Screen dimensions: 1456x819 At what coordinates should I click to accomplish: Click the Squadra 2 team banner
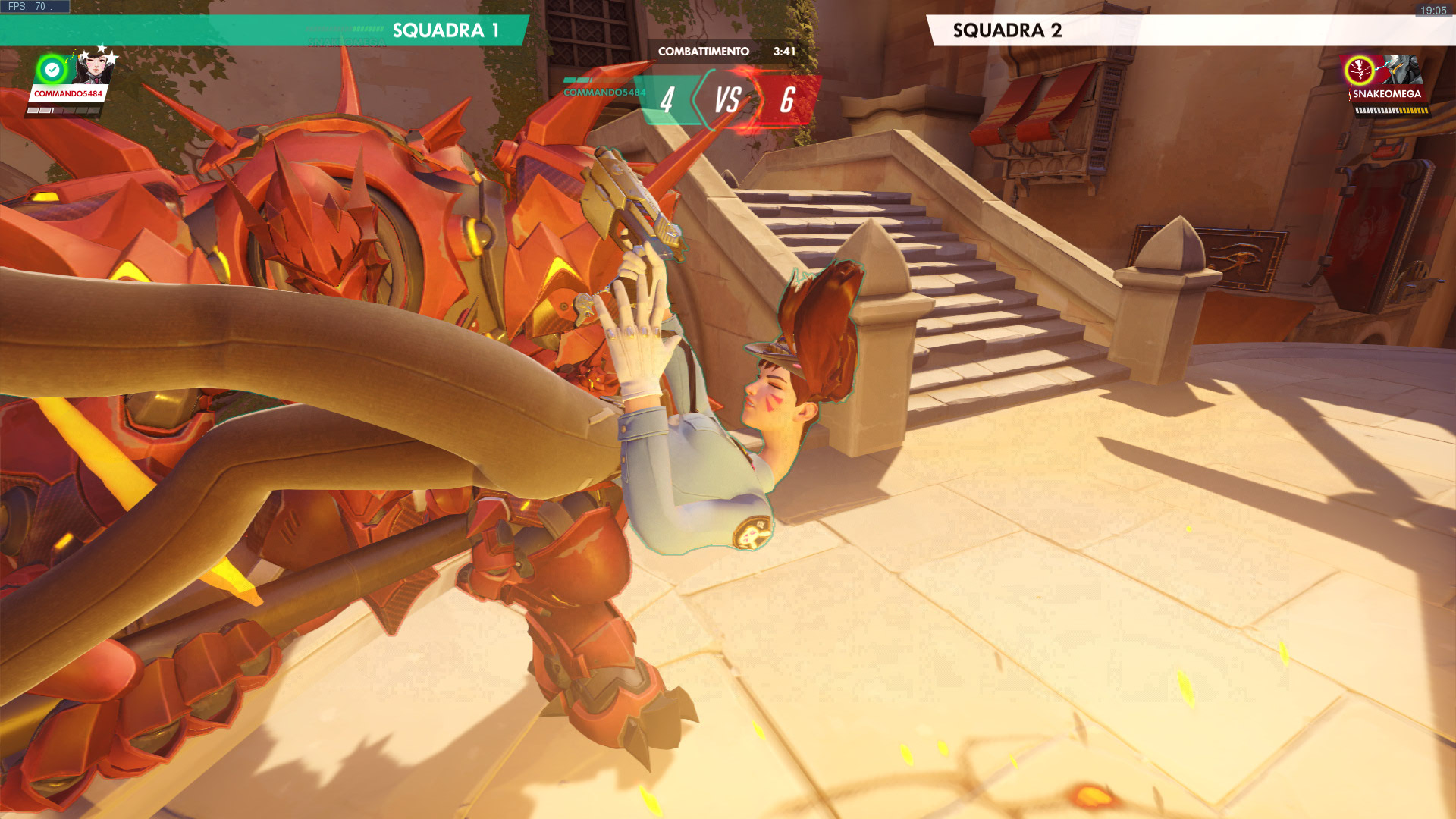[x=1007, y=30]
